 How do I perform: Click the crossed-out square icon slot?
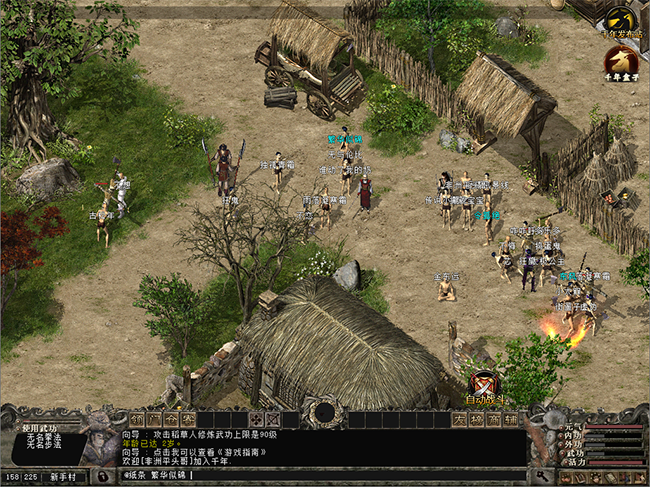(273, 418)
